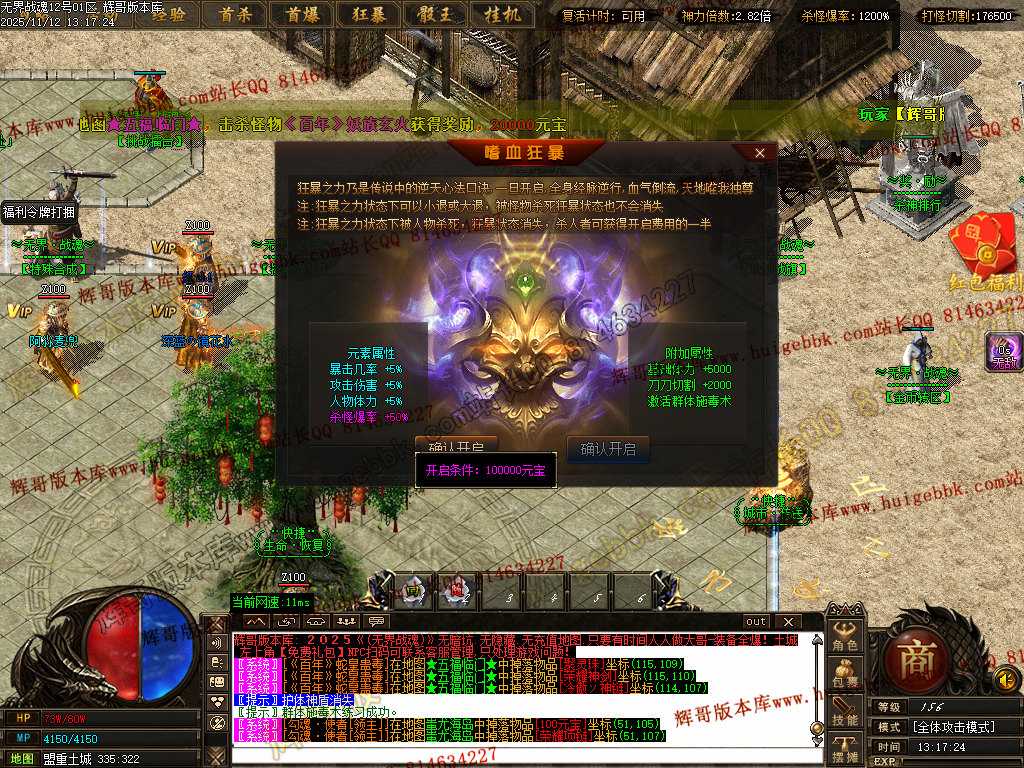Viewport: 1024px width, 768px height.
Task: Open the 角色 character panel
Action: (846, 637)
